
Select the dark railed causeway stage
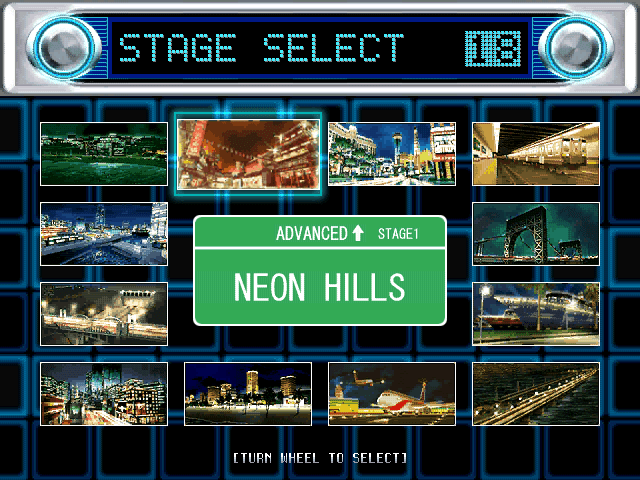536,394
